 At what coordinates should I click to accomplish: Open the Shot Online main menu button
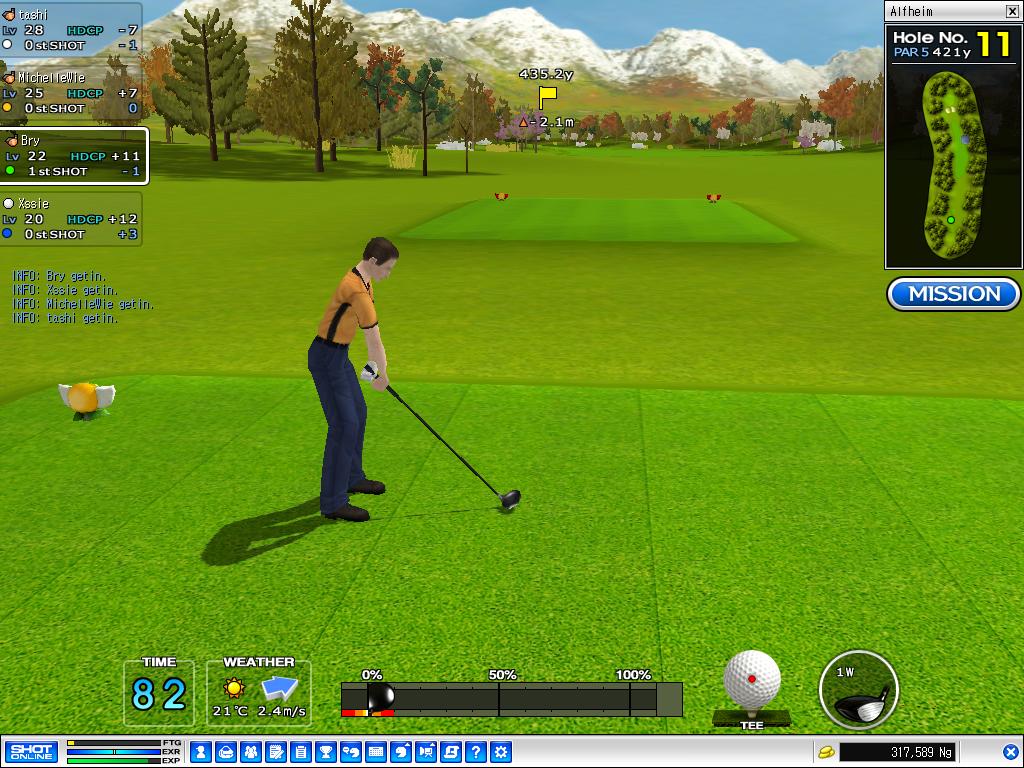31,751
